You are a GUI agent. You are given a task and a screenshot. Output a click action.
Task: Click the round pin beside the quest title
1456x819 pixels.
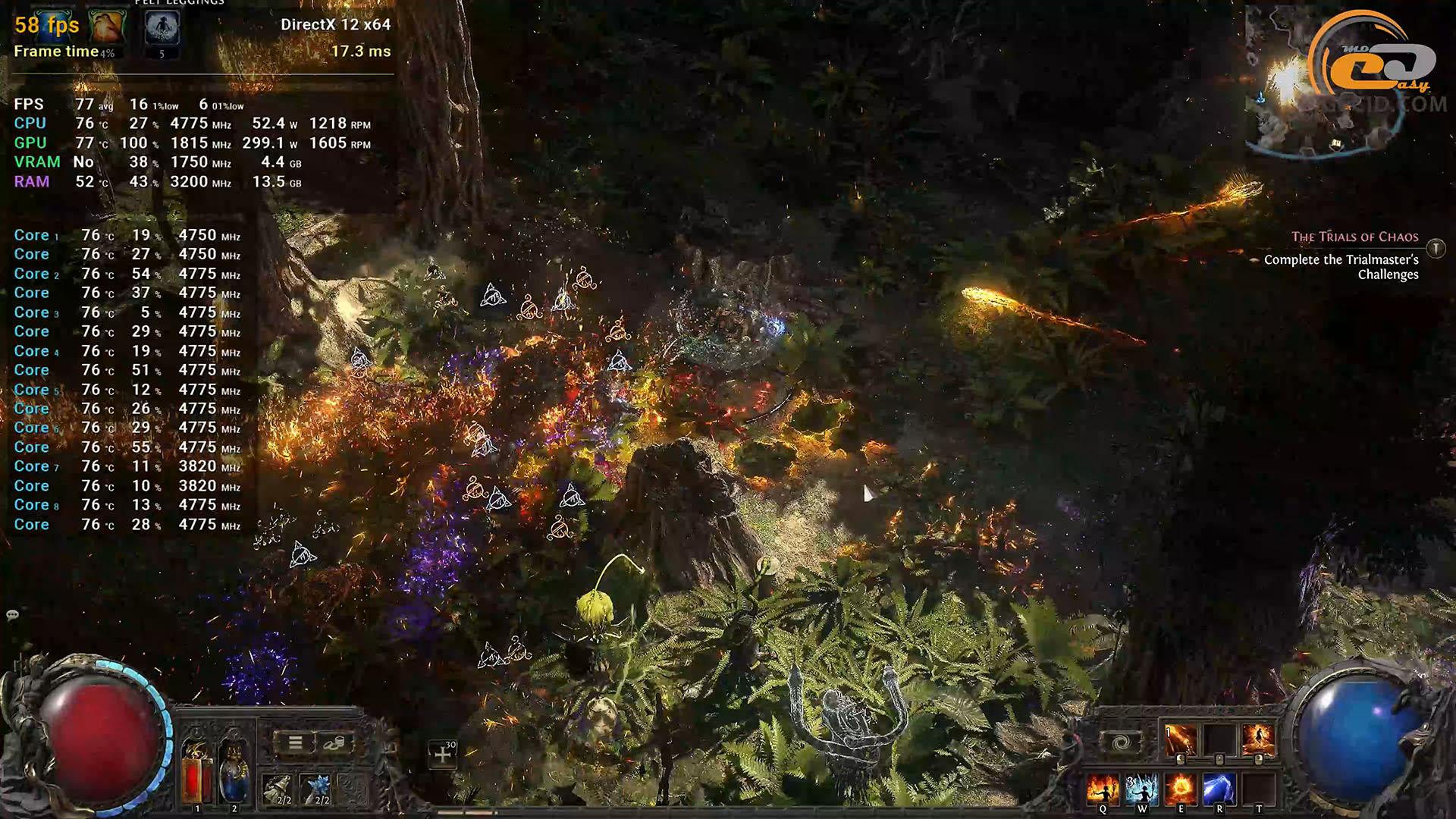1436,248
